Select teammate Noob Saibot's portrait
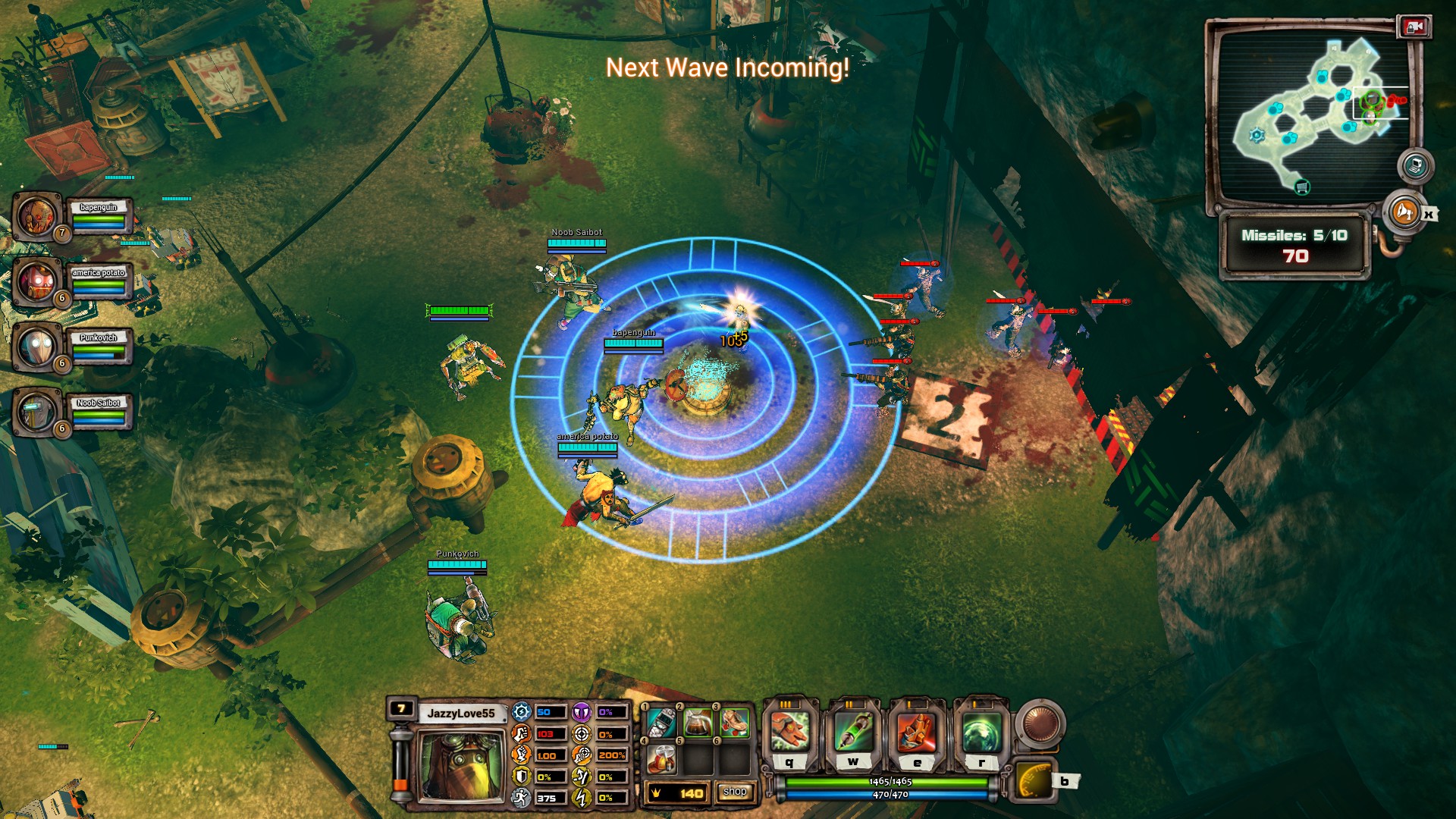1456x819 pixels. [x=36, y=412]
